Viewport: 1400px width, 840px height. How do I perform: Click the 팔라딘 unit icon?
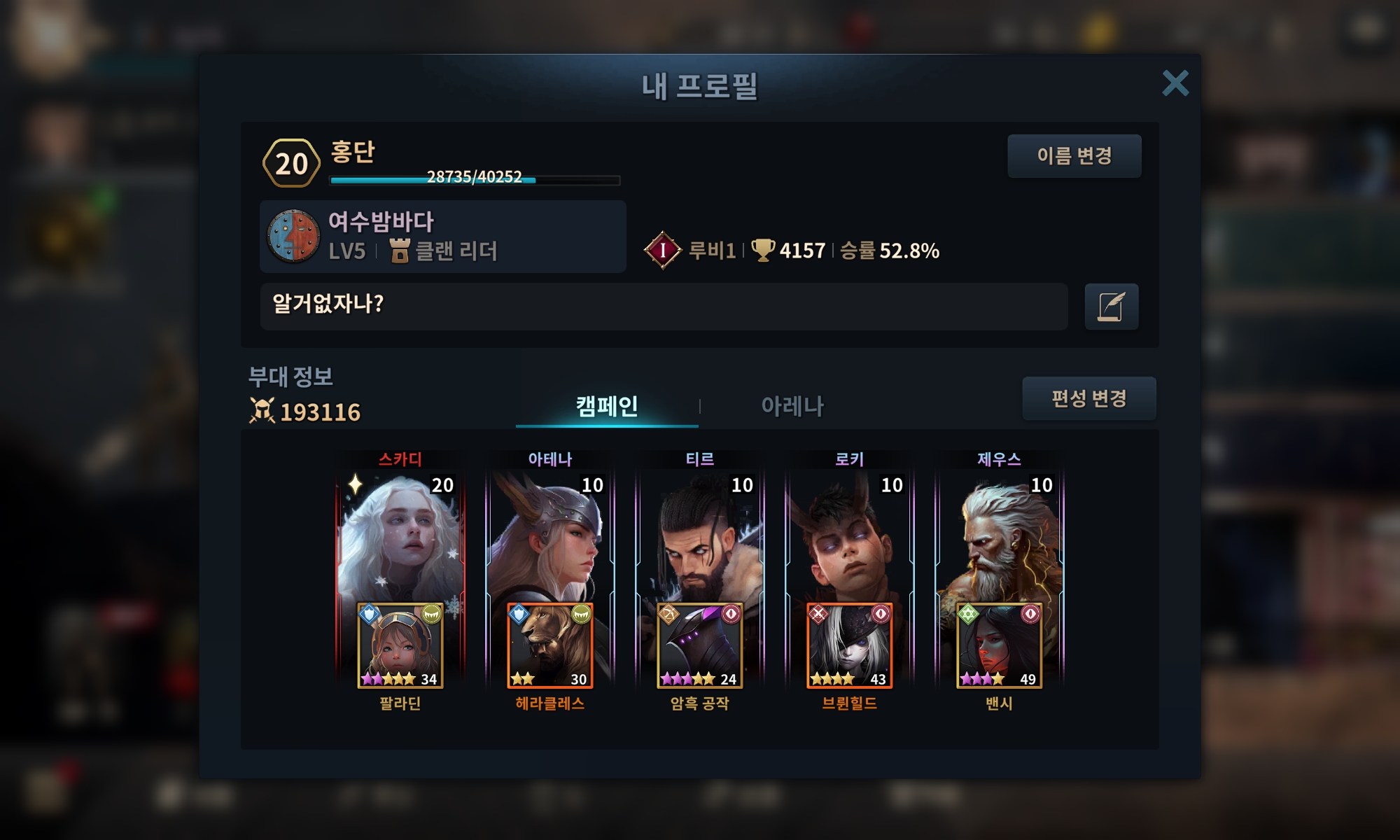[x=400, y=645]
